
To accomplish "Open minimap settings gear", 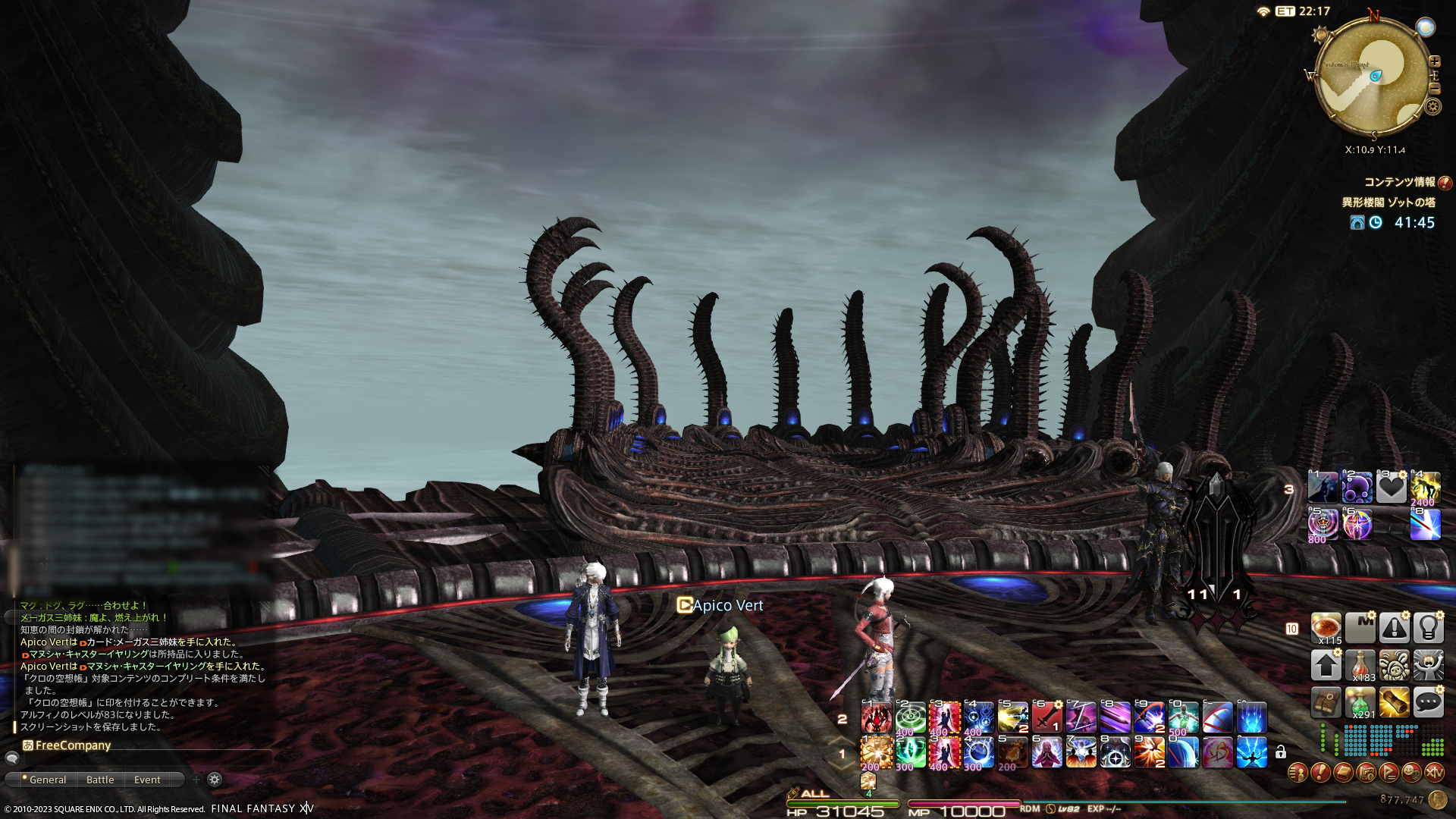I will 1432,106.
